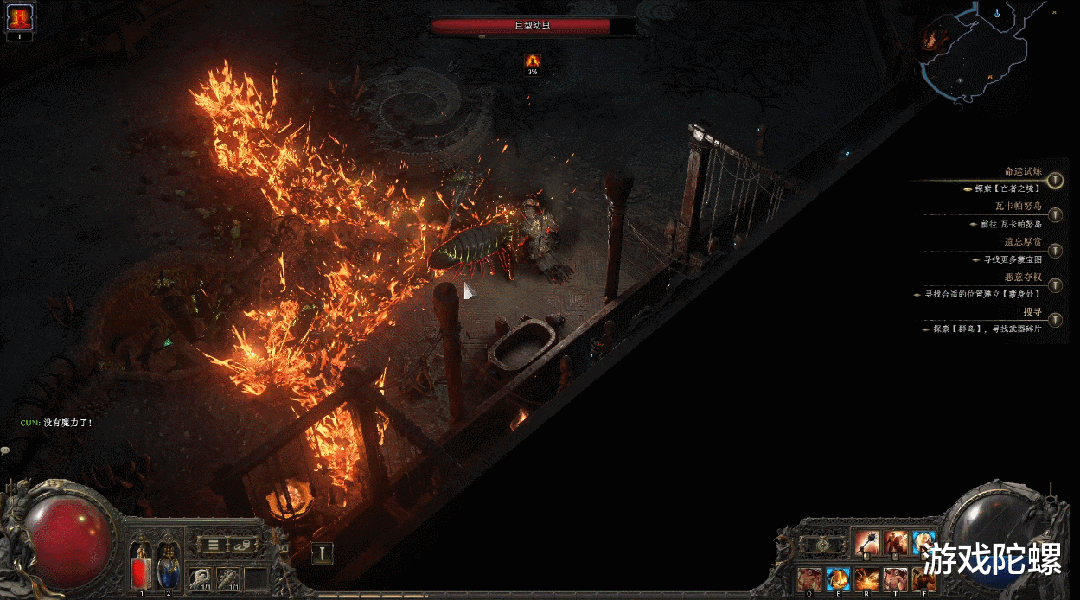Image resolution: width=1080 pixels, height=600 pixels.
Task: Click the red icon at top-left corner
Action: pyautogui.click(x=20, y=17)
